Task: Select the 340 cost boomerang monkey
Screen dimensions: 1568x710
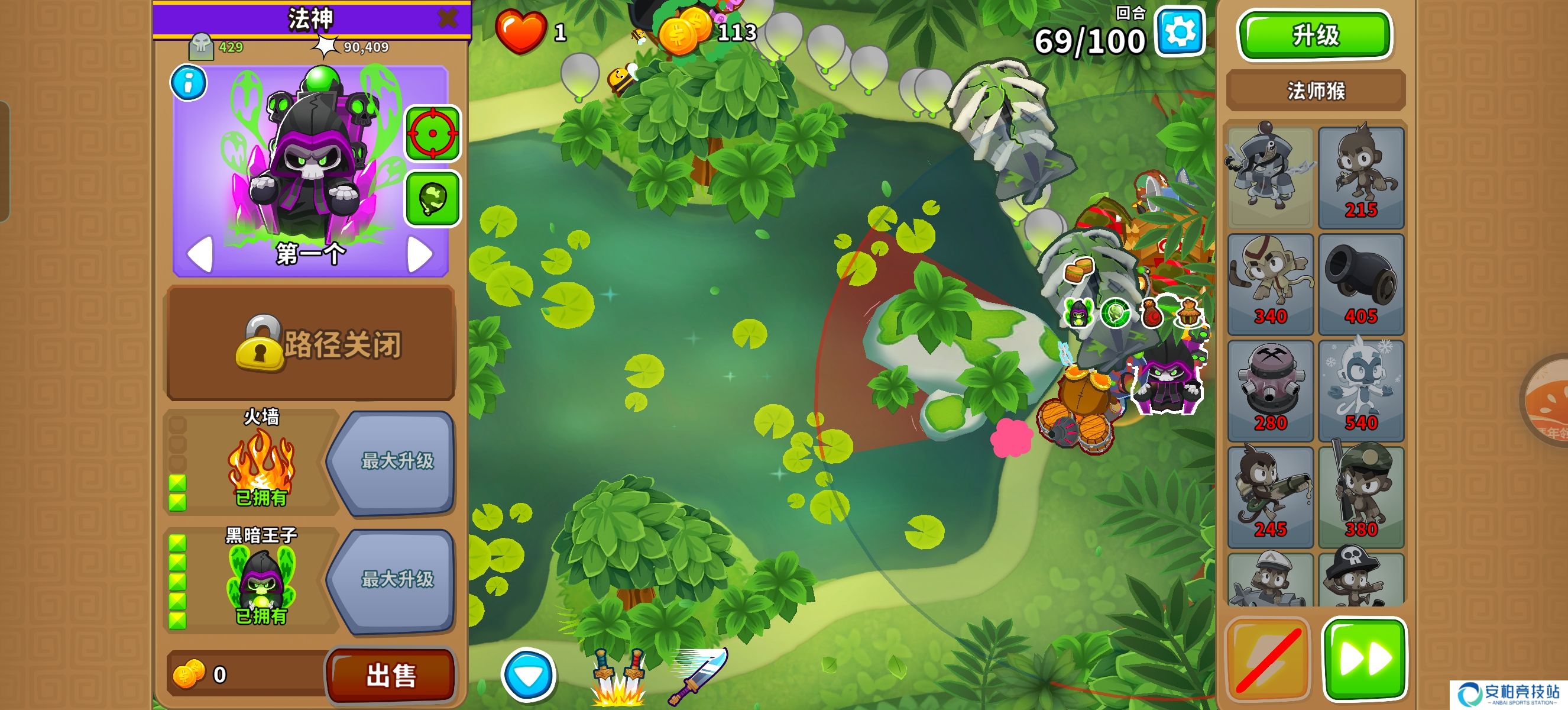Action: (x=1271, y=284)
